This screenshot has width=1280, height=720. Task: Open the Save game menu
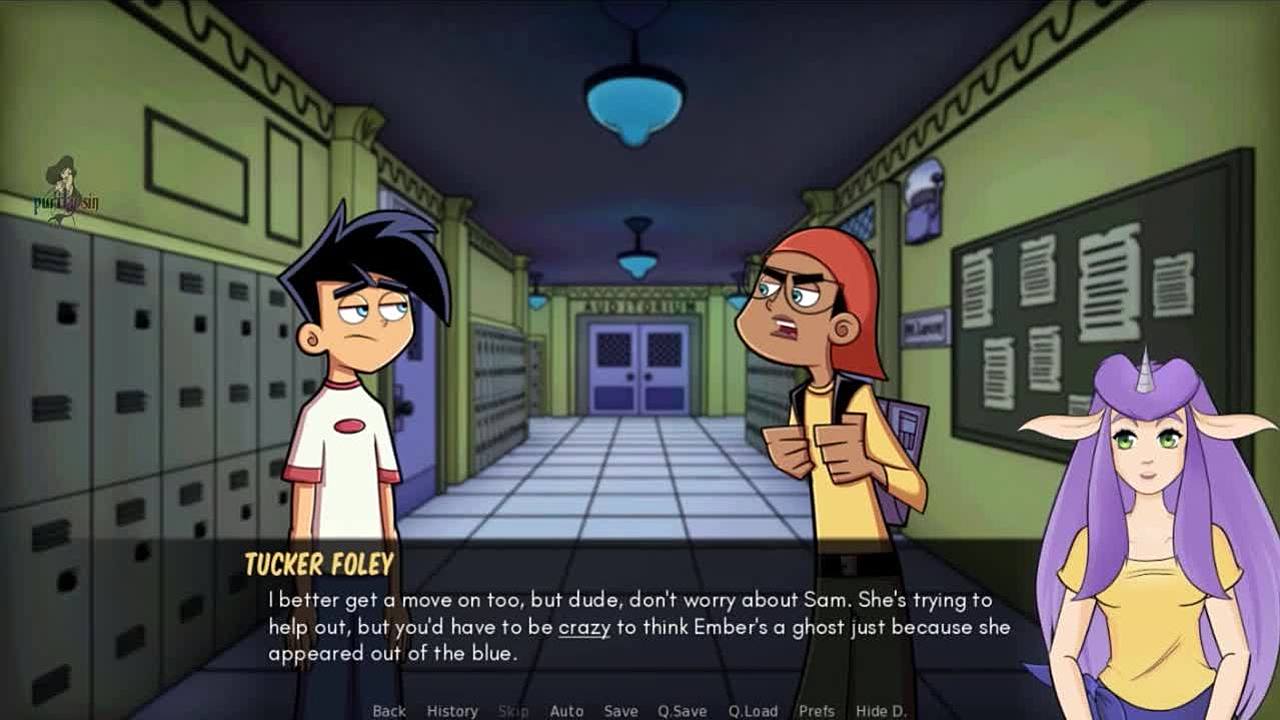point(620,711)
